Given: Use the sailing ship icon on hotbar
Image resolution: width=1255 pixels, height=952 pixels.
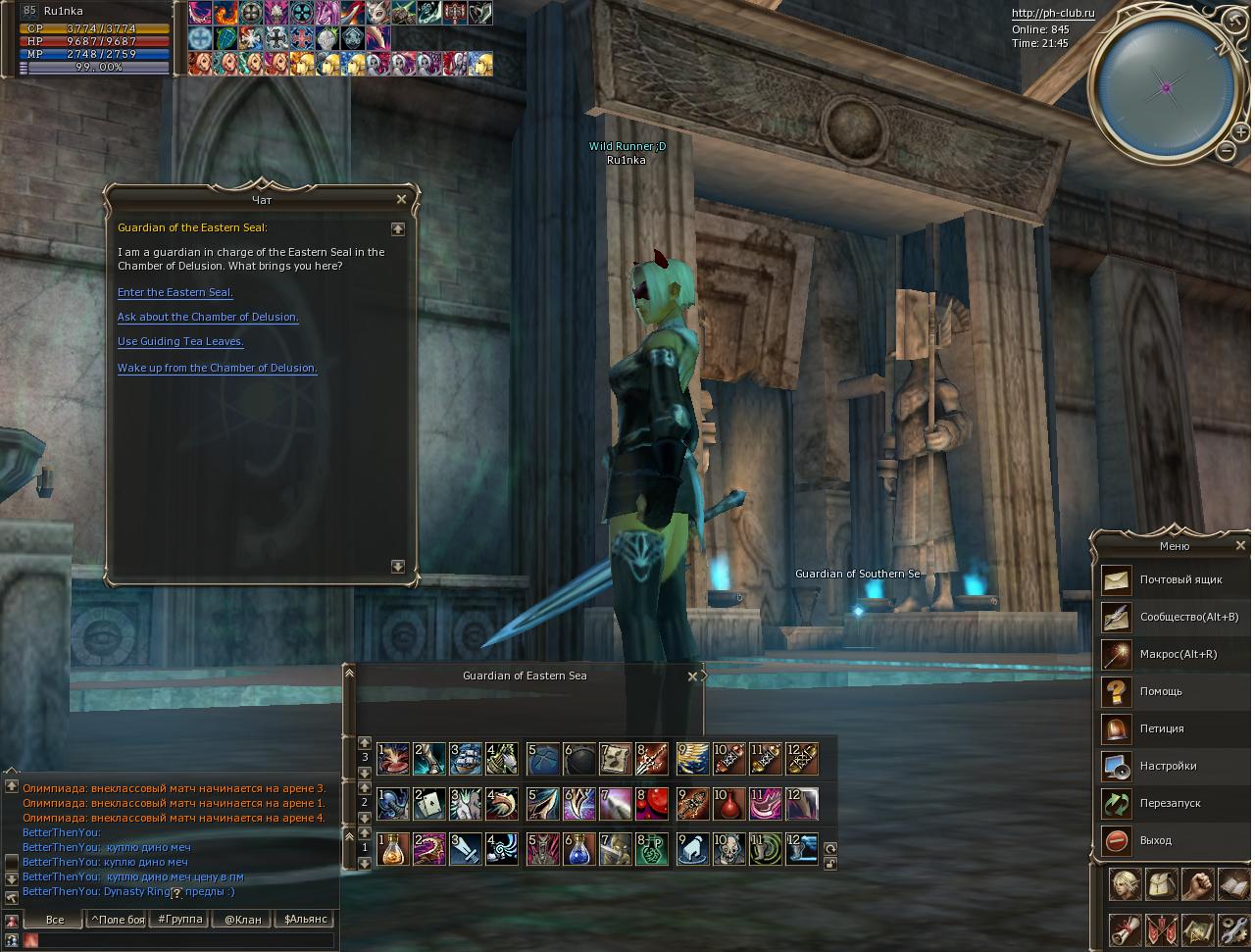Looking at the screenshot, I should [466, 759].
